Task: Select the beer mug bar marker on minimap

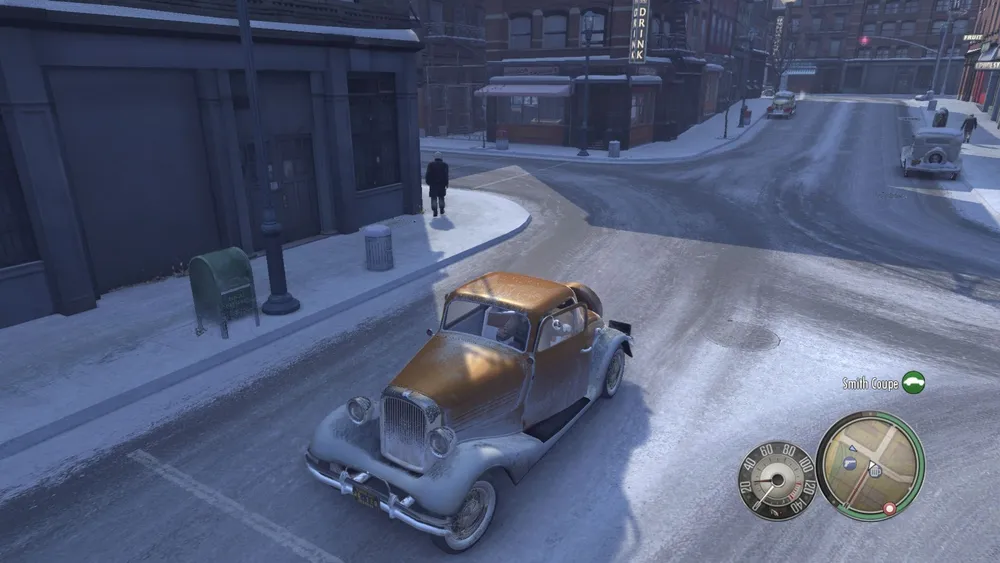Action: point(875,470)
